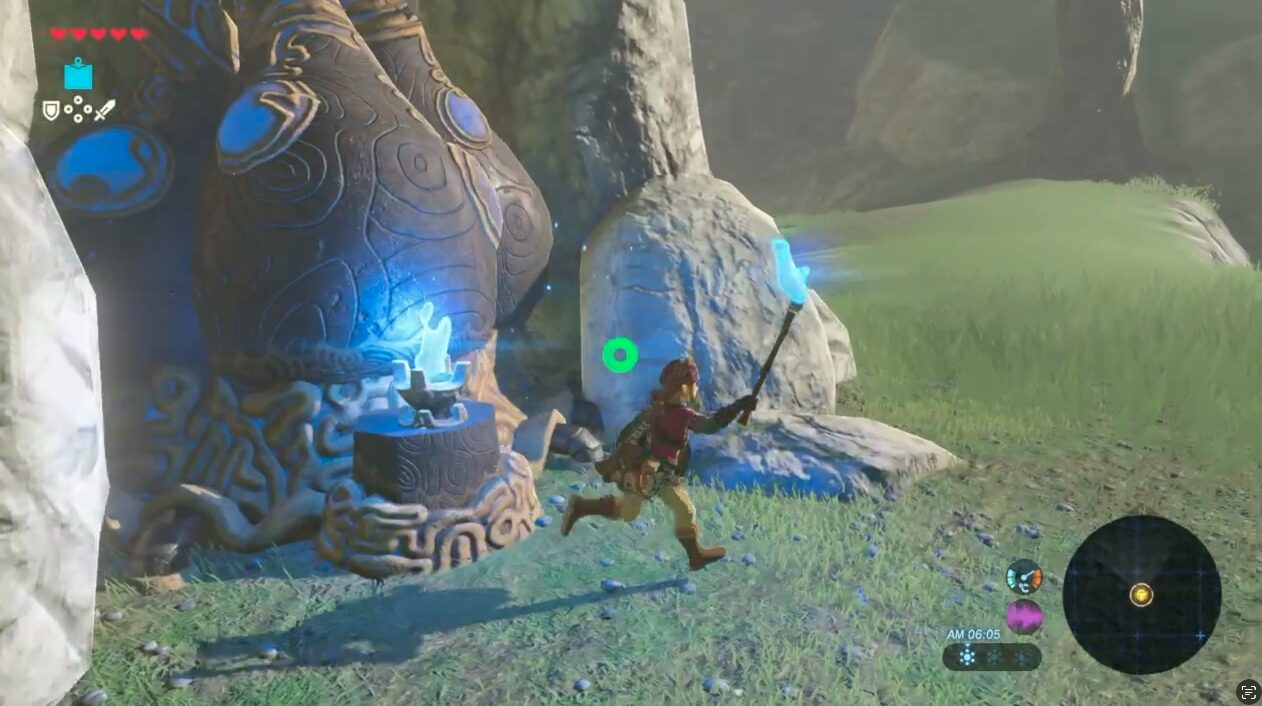Select the yellow marker on the minimap
Viewport: 1262px width, 706px height.
[1141, 595]
